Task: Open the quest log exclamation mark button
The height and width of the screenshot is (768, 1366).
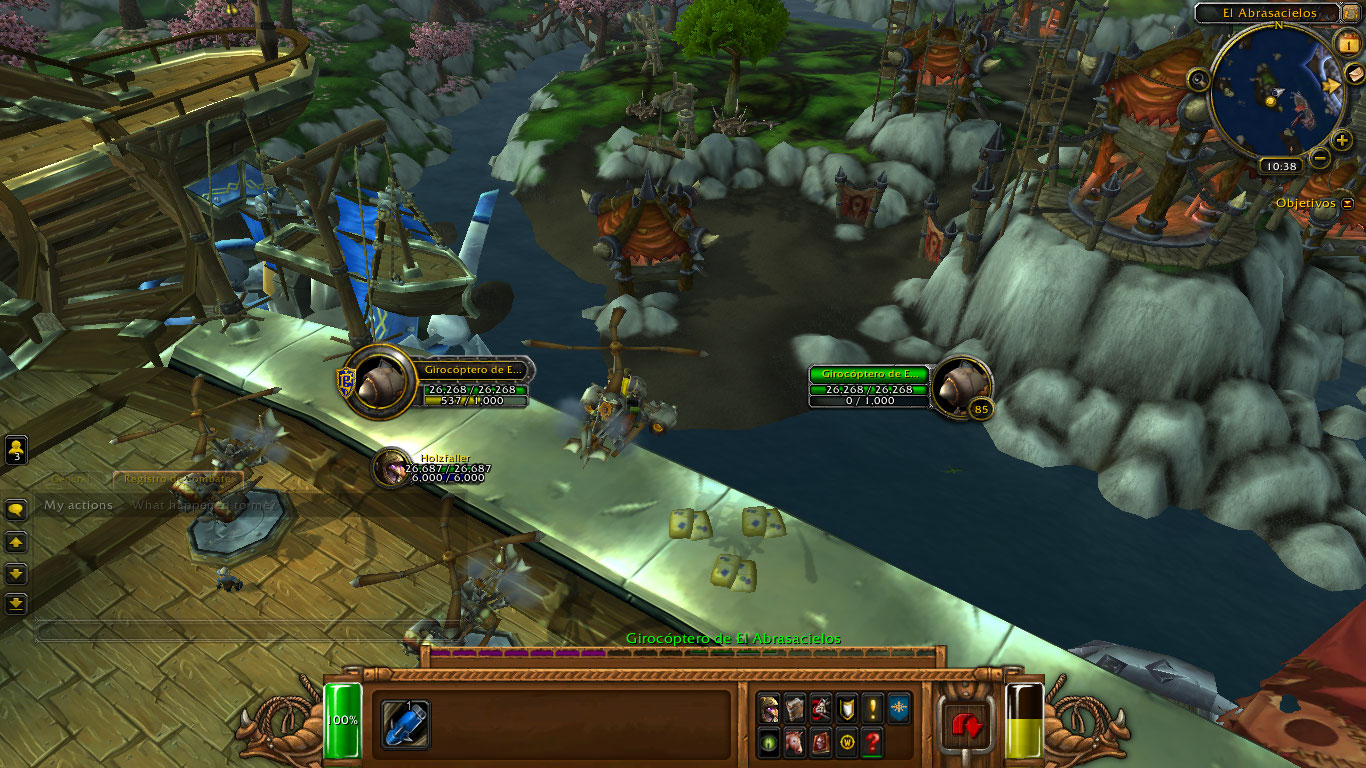Action: (x=872, y=708)
